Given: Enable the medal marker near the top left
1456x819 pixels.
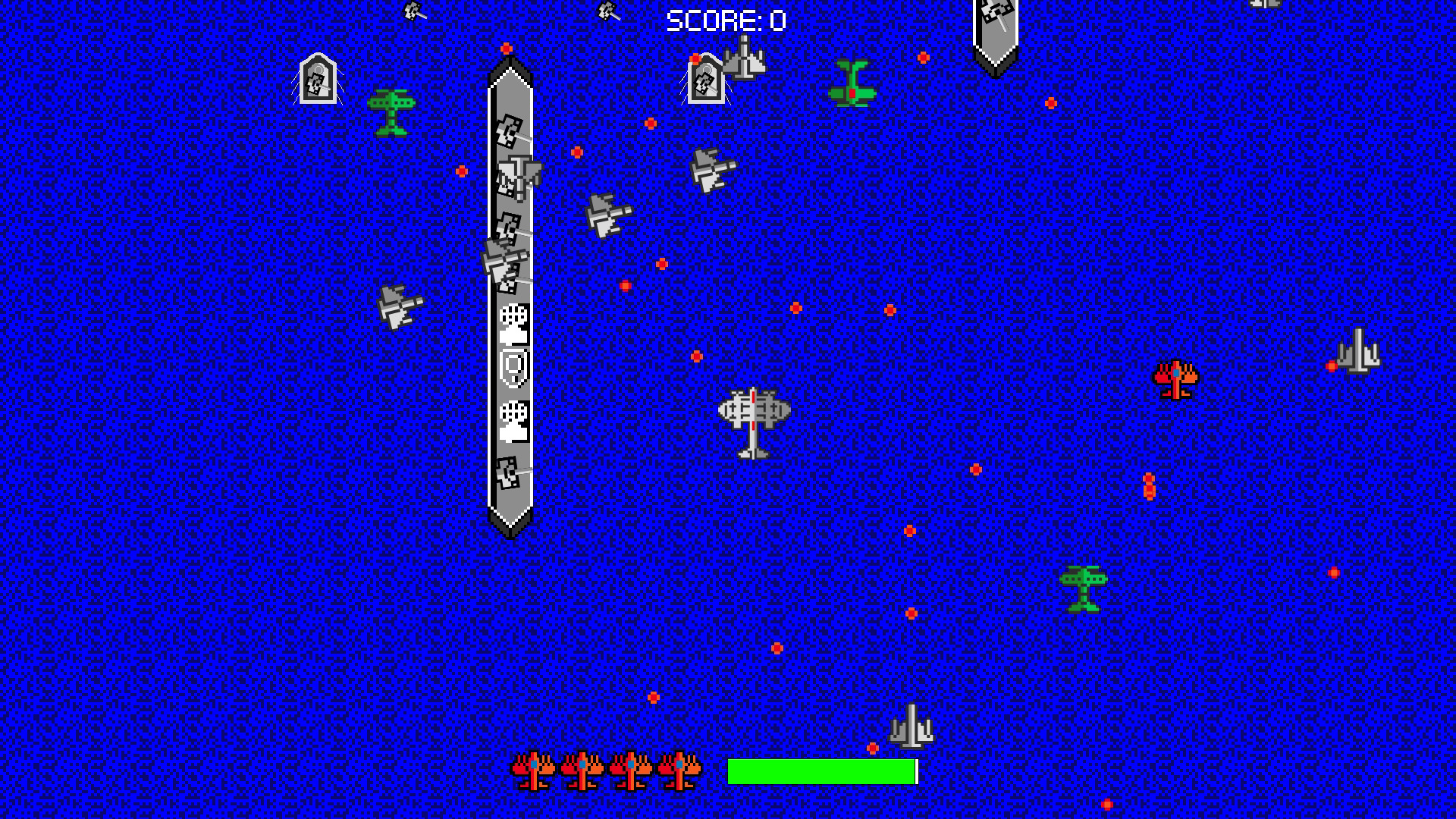Looking at the screenshot, I should tap(318, 79).
